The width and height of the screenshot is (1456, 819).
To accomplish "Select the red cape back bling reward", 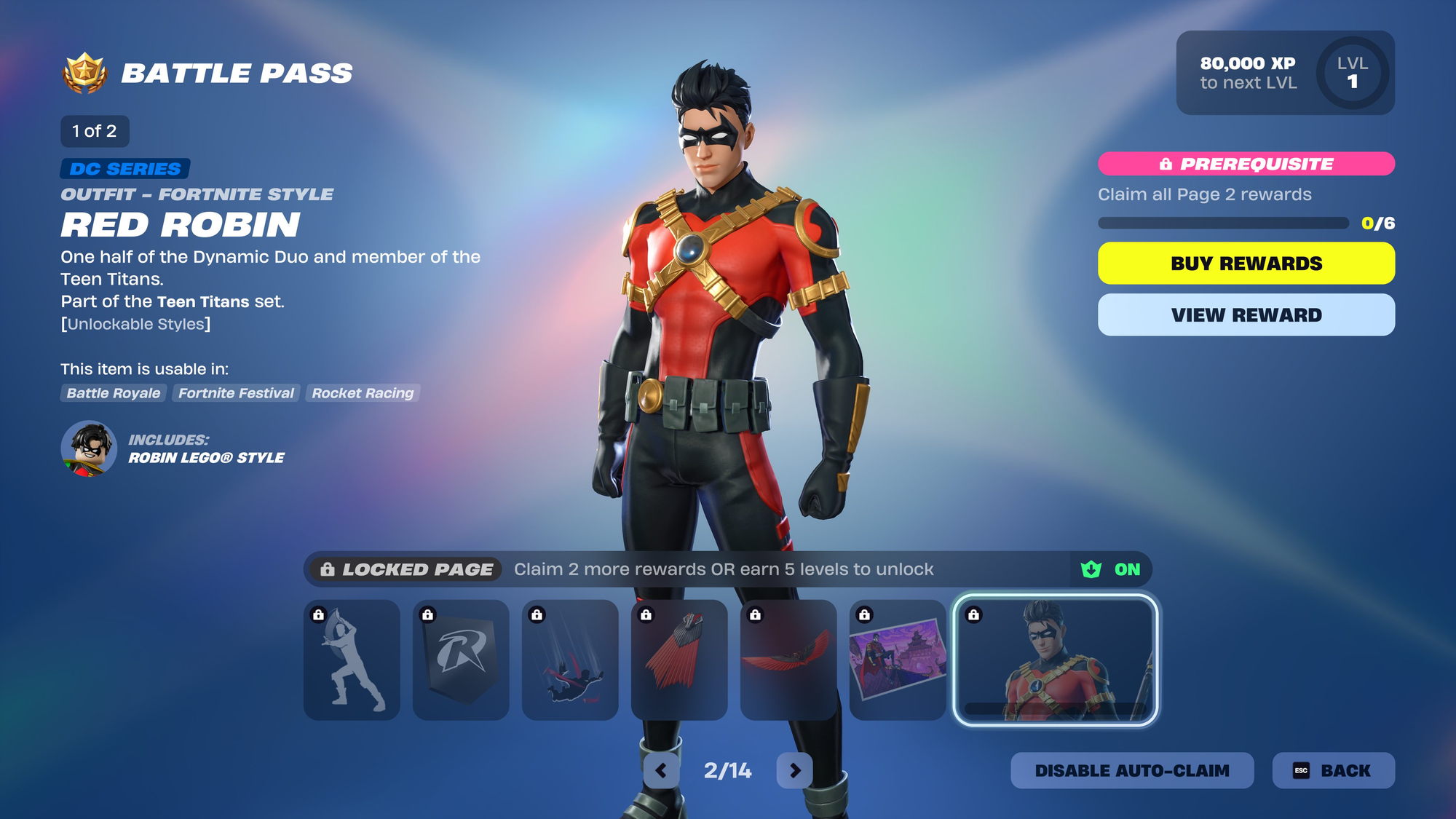I will [679, 660].
